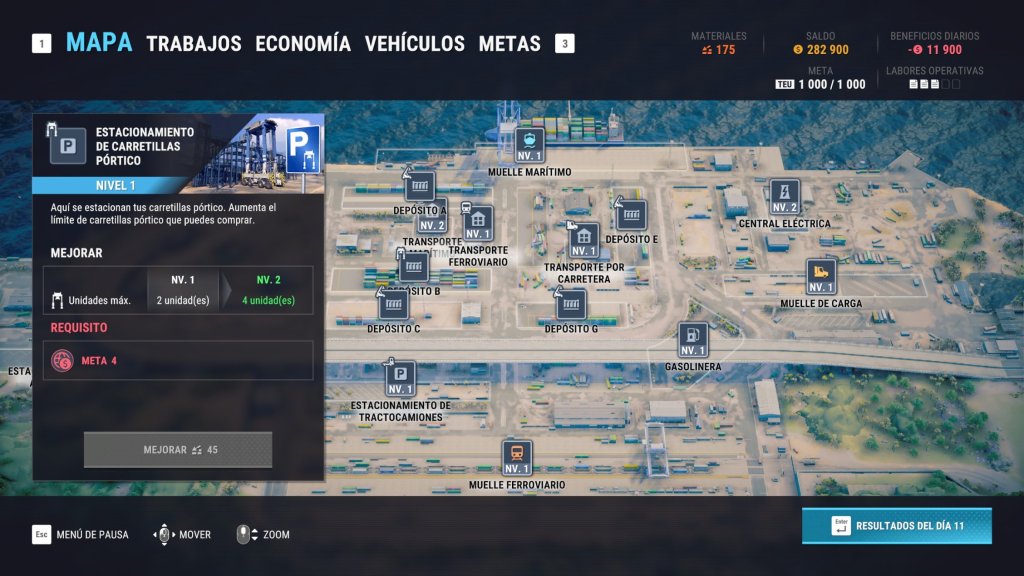Select the Mapa tab

tap(99, 43)
